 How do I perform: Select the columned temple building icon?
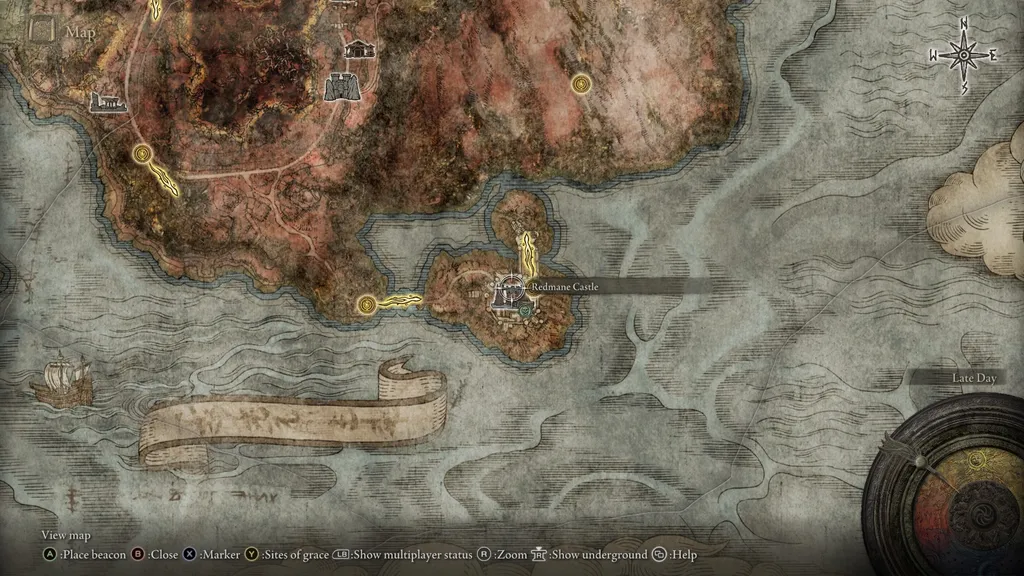pos(358,48)
